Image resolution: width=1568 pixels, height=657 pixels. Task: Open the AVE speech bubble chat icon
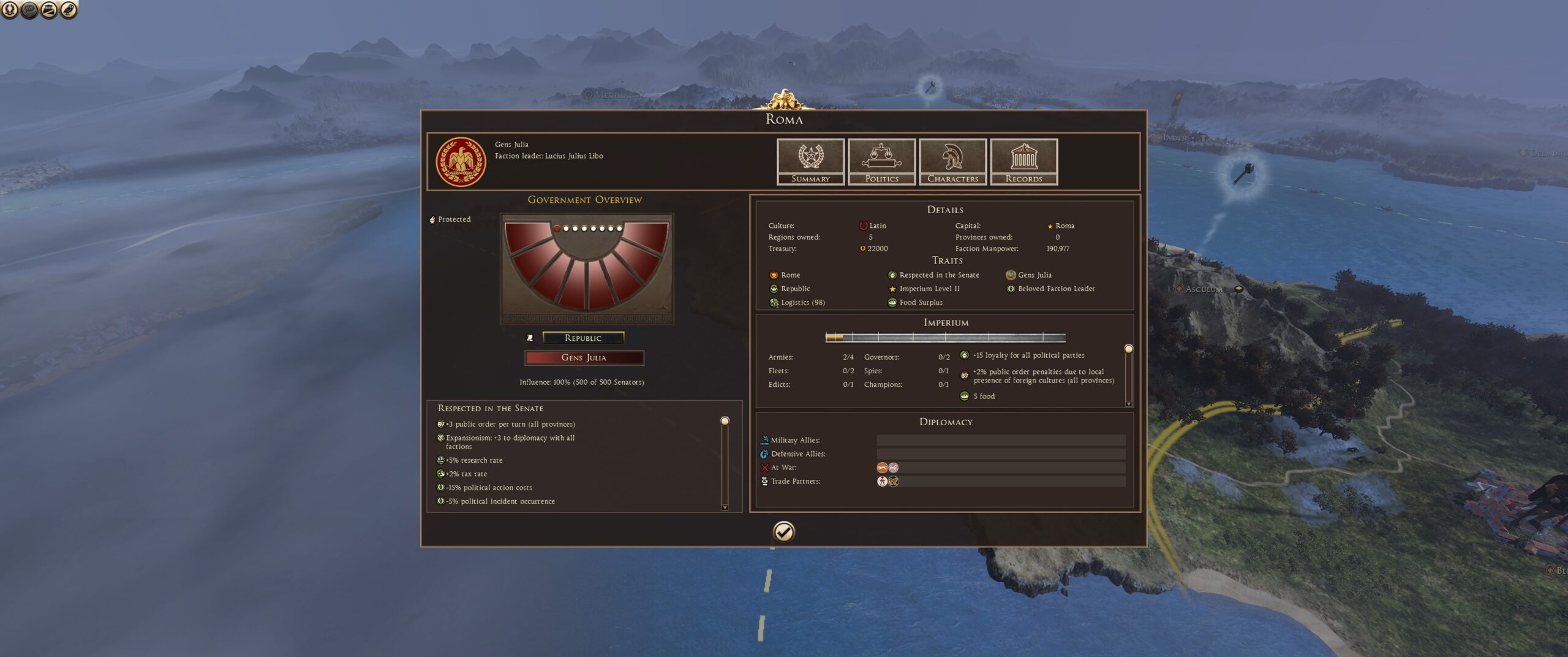pos(29,9)
